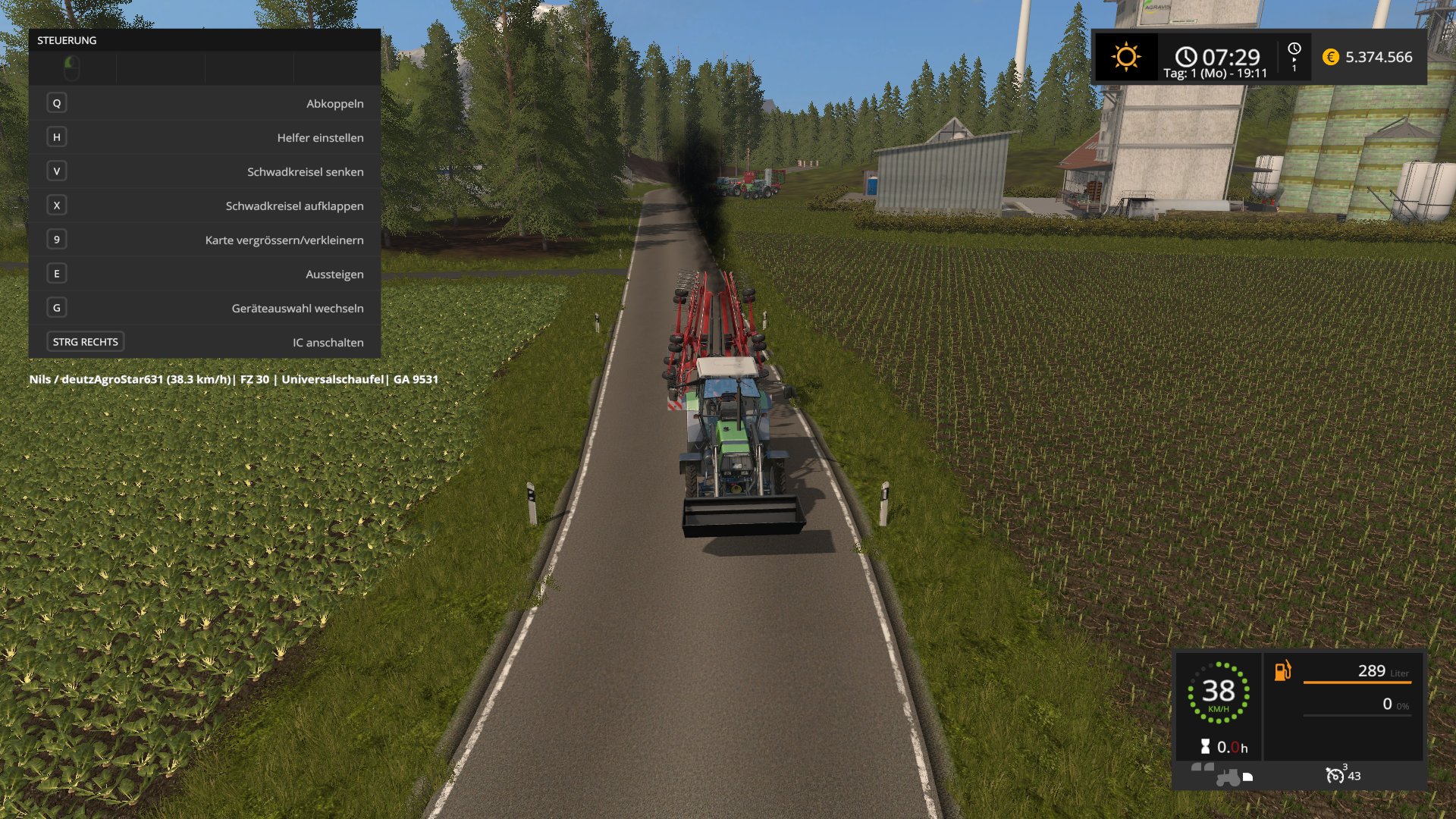This screenshot has height=819, width=1456.
Task: Select the time scale clock icon
Action: (1294, 49)
